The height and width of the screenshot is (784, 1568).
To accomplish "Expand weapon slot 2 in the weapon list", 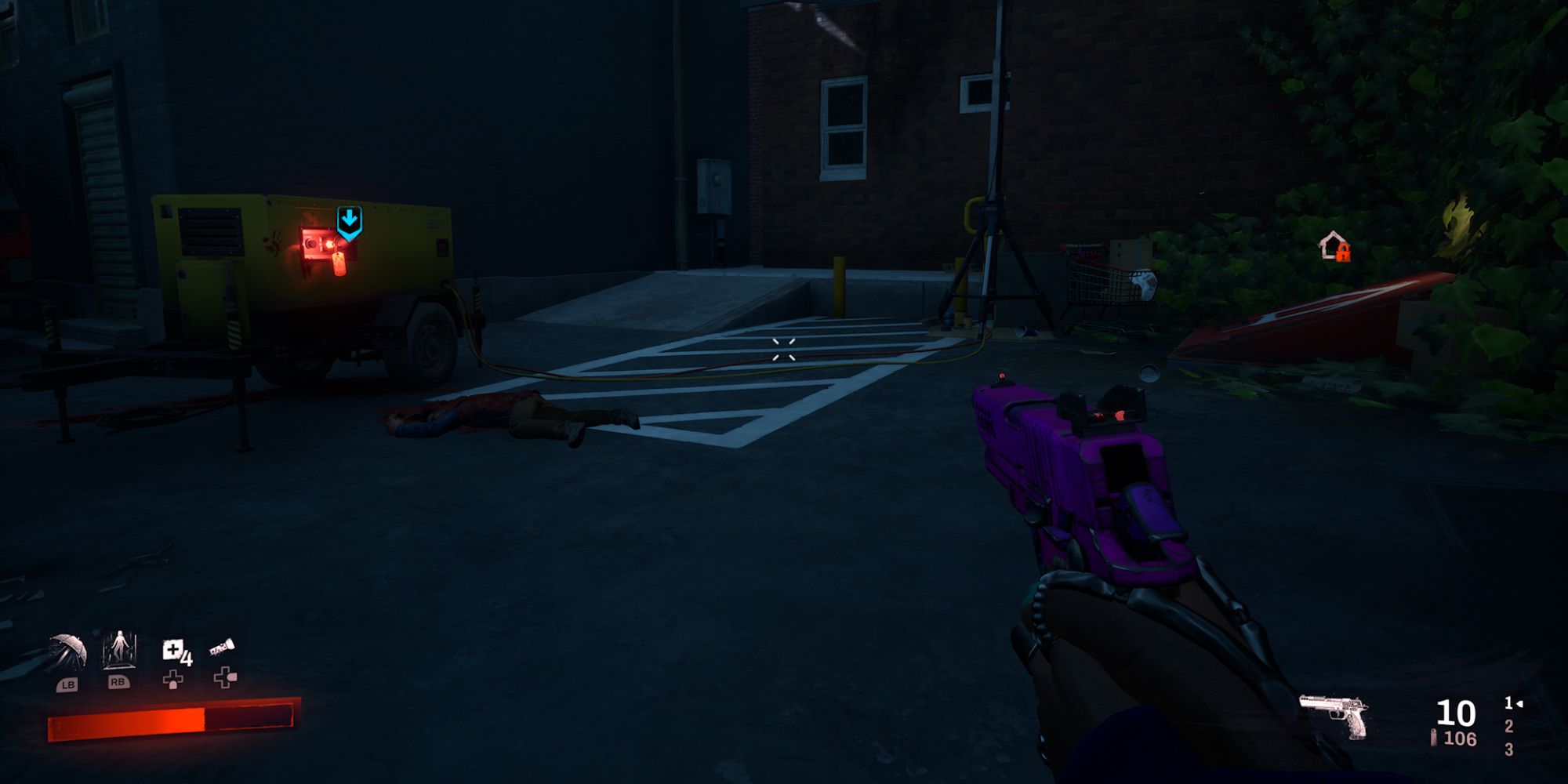I will coord(1509,728).
